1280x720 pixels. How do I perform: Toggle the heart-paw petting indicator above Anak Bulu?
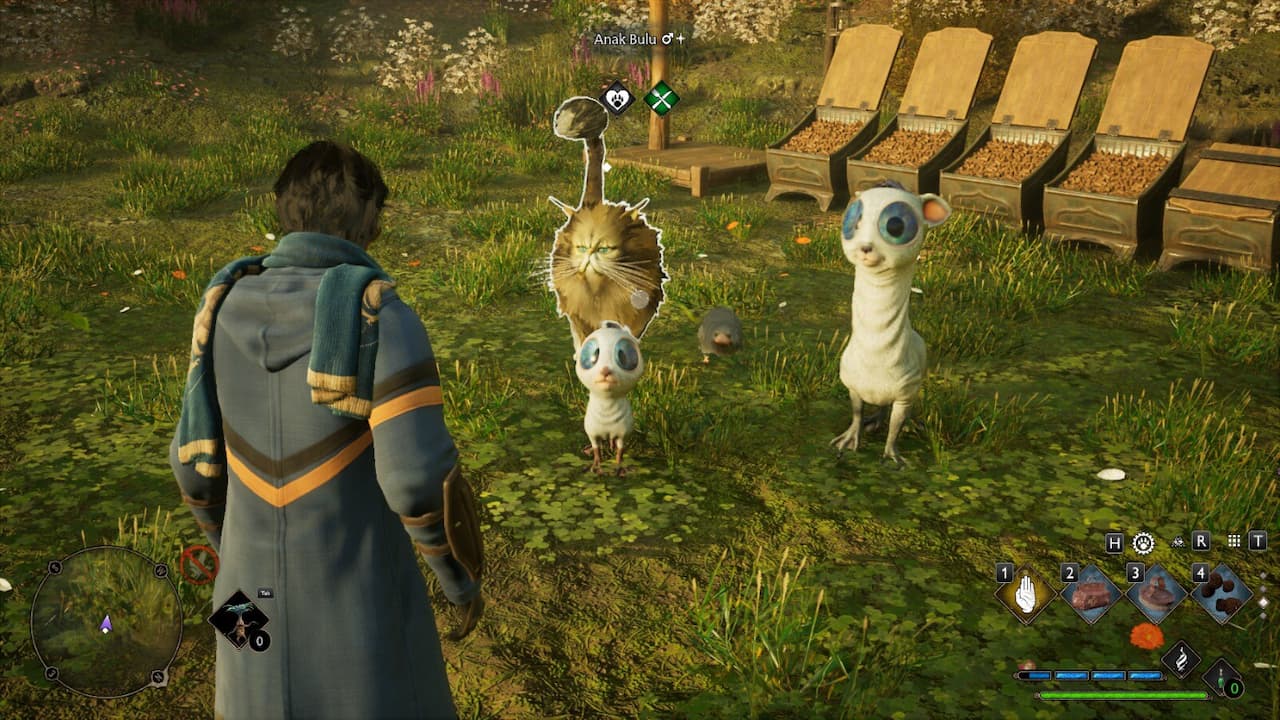618,100
